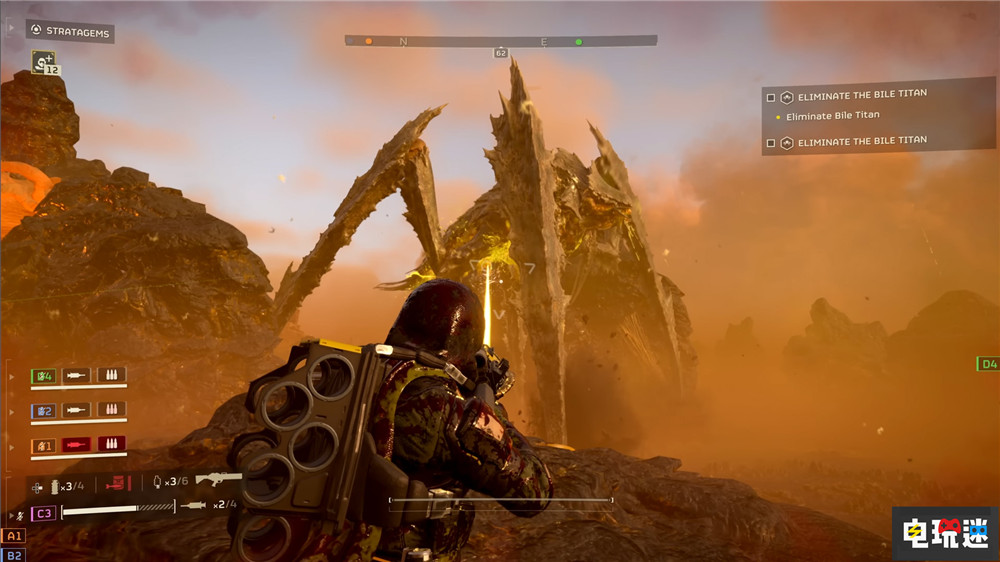The image size is (1000, 562).
Task: Click the red backpack status icon
Action: point(118,485)
